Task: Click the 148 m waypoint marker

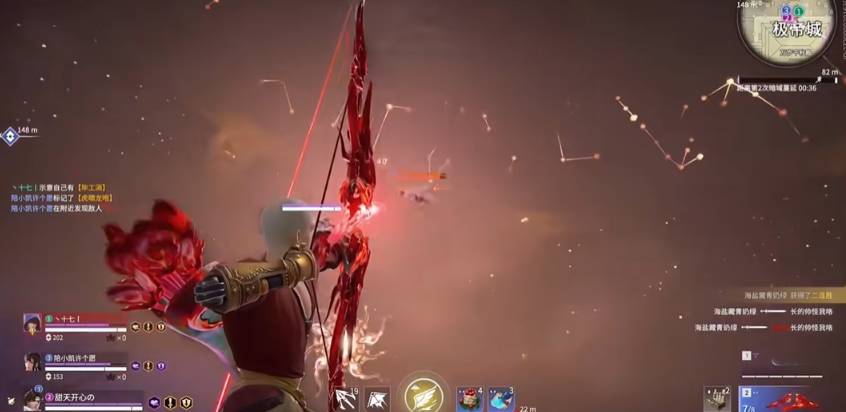Action: (10, 136)
